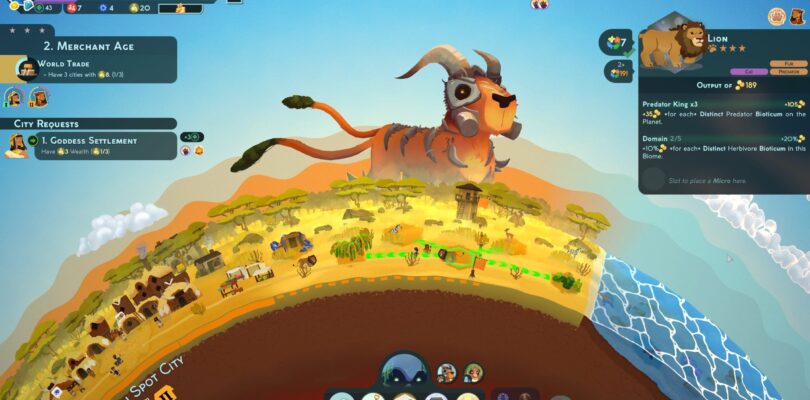Open the Merchant Age era panel
Image resolution: width=810 pixels, height=400 pixels.
pos(88,46)
